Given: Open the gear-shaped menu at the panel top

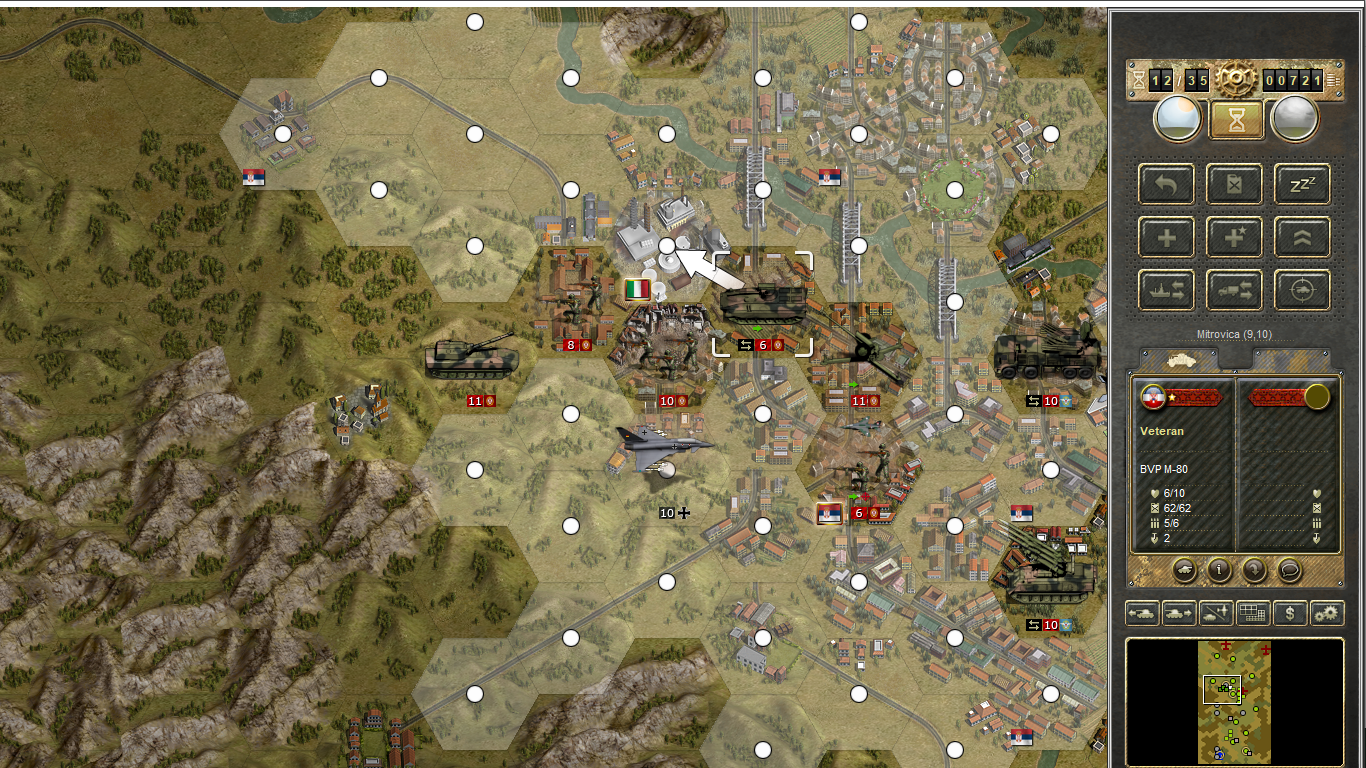Looking at the screenshot, I should click(x=1236, y=78).
